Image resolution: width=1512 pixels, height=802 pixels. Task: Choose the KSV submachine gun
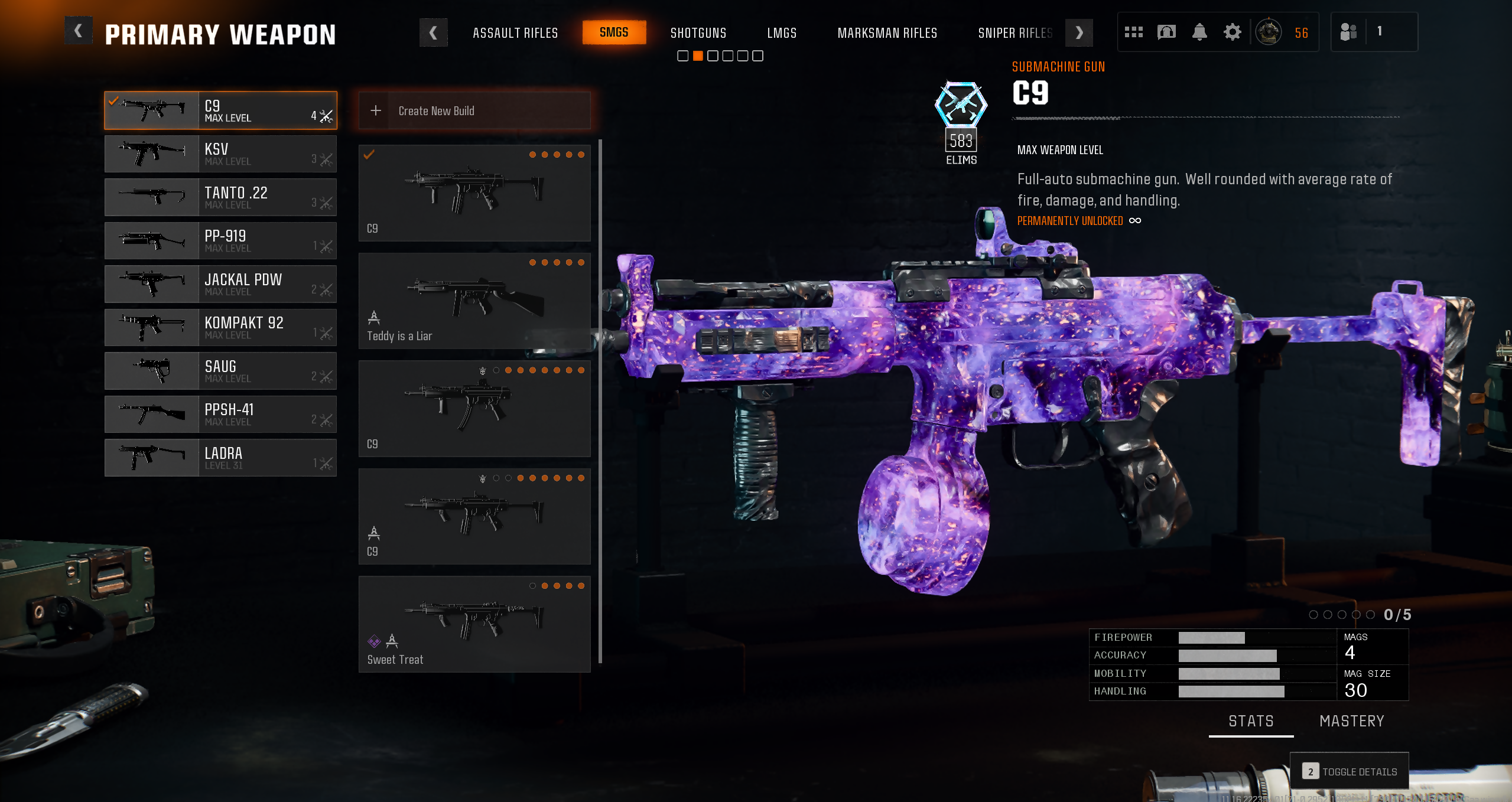click(220, 154)
